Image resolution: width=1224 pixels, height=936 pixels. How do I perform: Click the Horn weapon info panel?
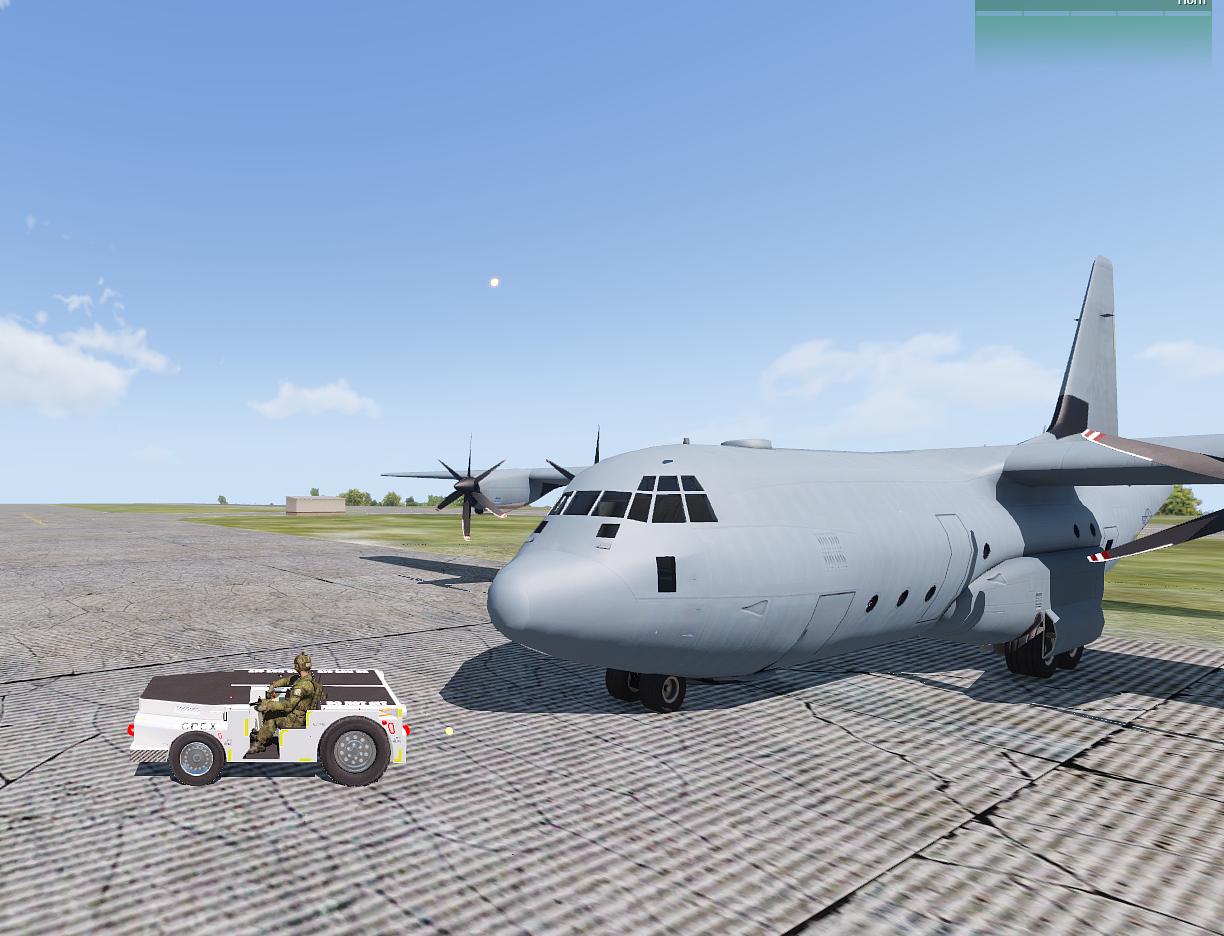point(1093,32)
